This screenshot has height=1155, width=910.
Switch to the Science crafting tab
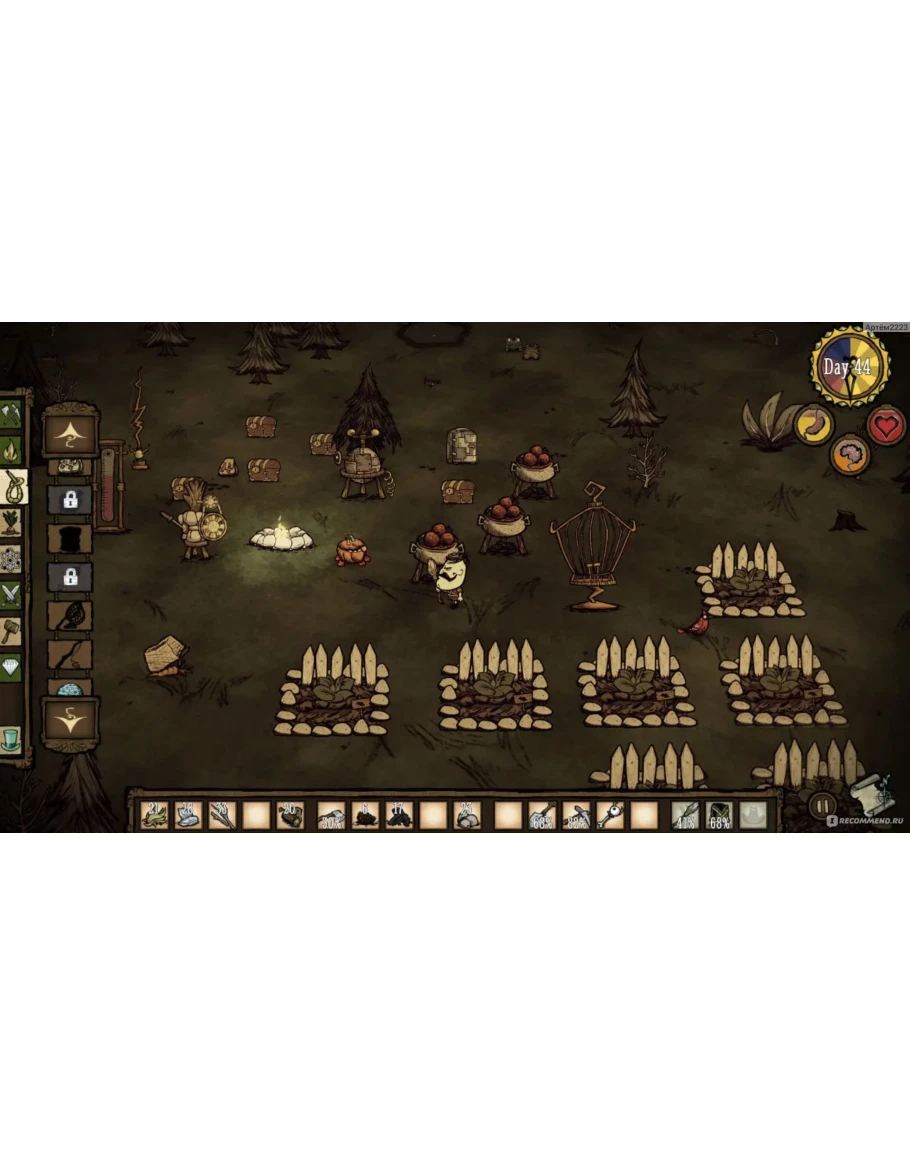(x=11, y=559)
